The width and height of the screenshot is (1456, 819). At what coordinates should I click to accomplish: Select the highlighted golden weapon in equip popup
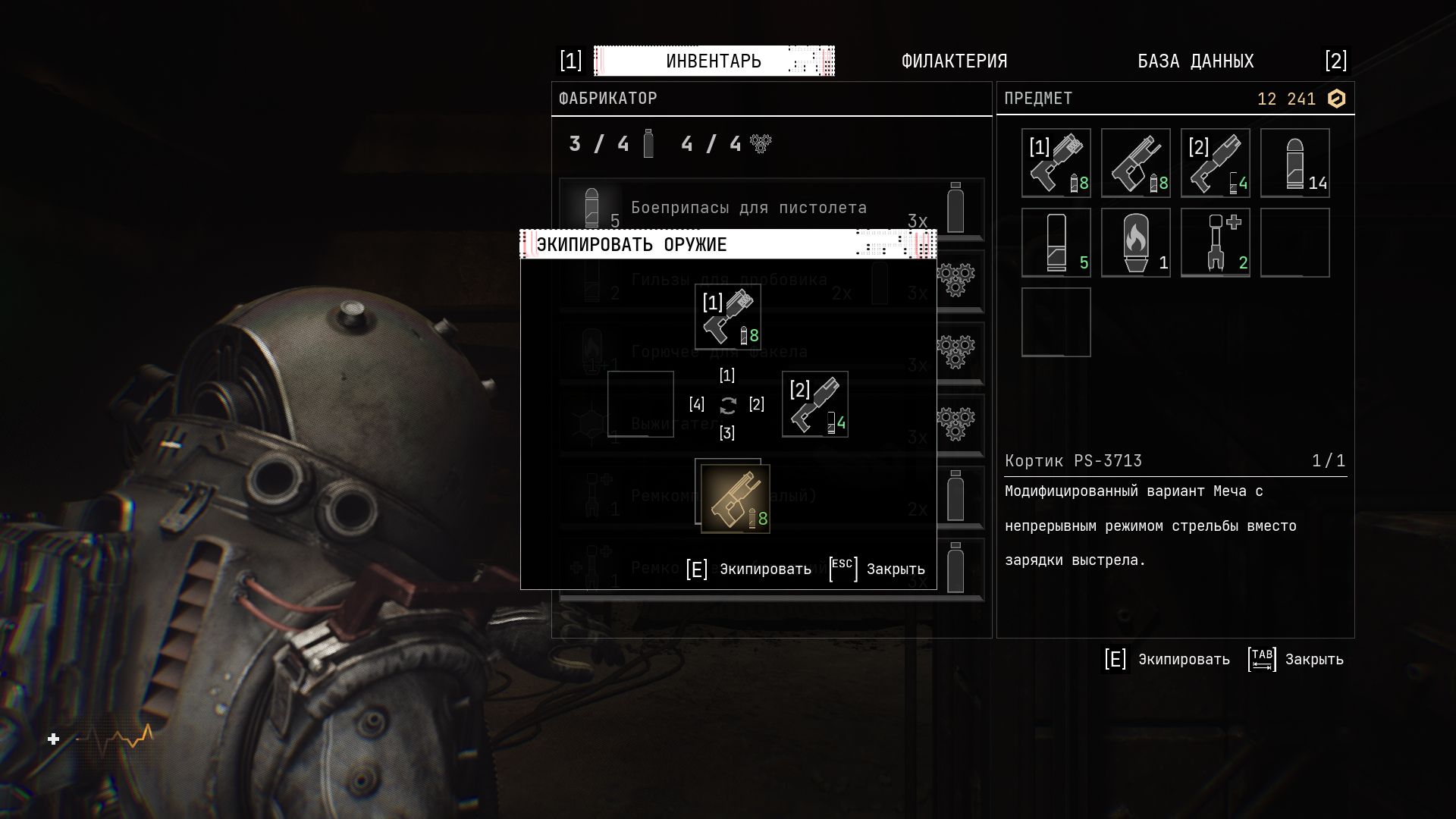(x=735, y=499)
